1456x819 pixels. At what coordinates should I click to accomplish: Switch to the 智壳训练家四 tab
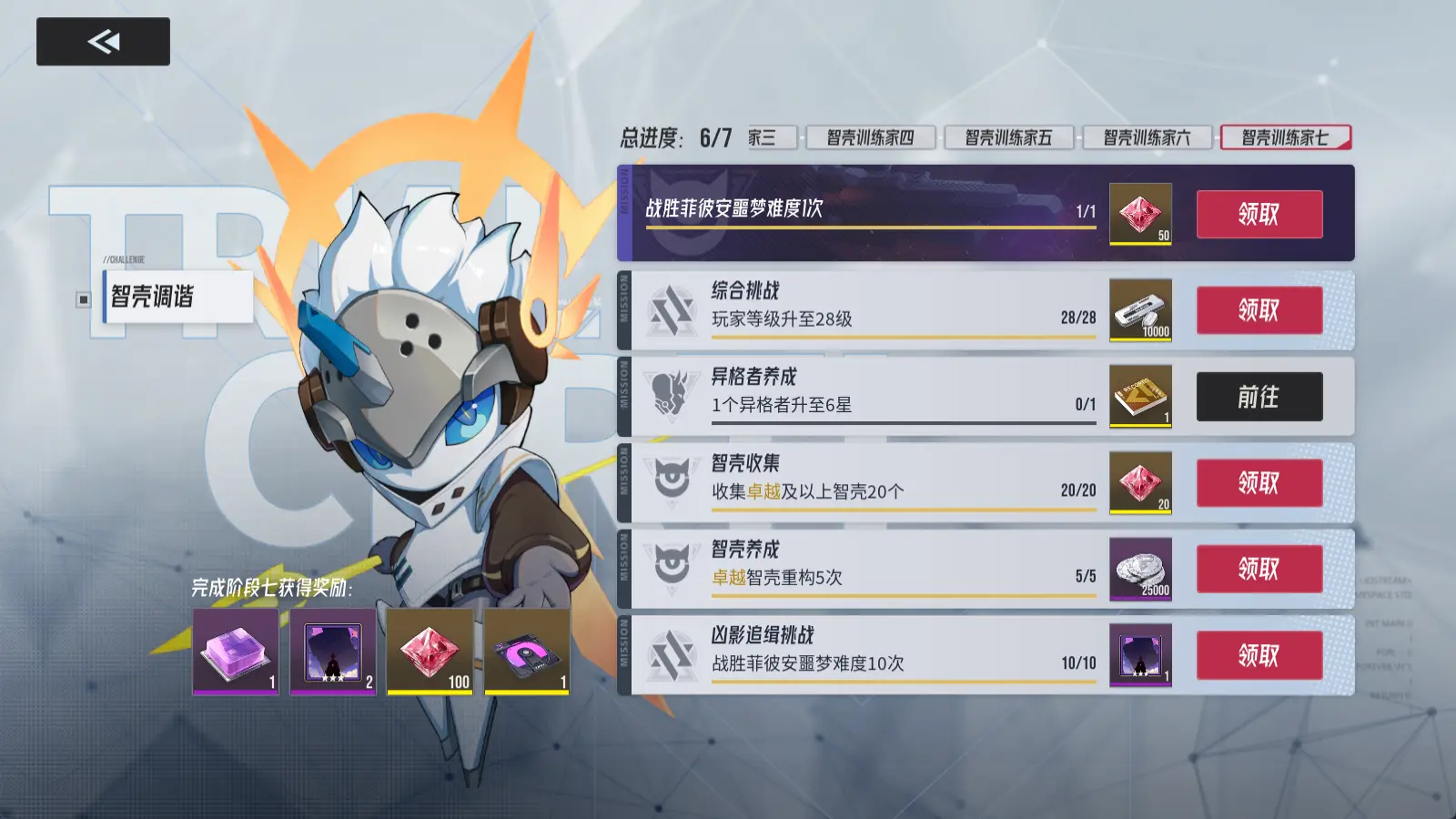[x=869, y=137]
